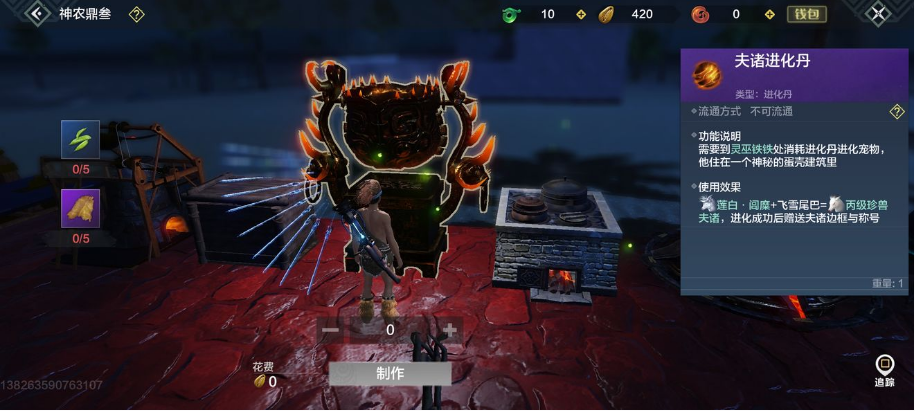Viewport: 915px width, 411px height.
Task: Select the golden material slot on purple
Action: click(x=80, y=209)
